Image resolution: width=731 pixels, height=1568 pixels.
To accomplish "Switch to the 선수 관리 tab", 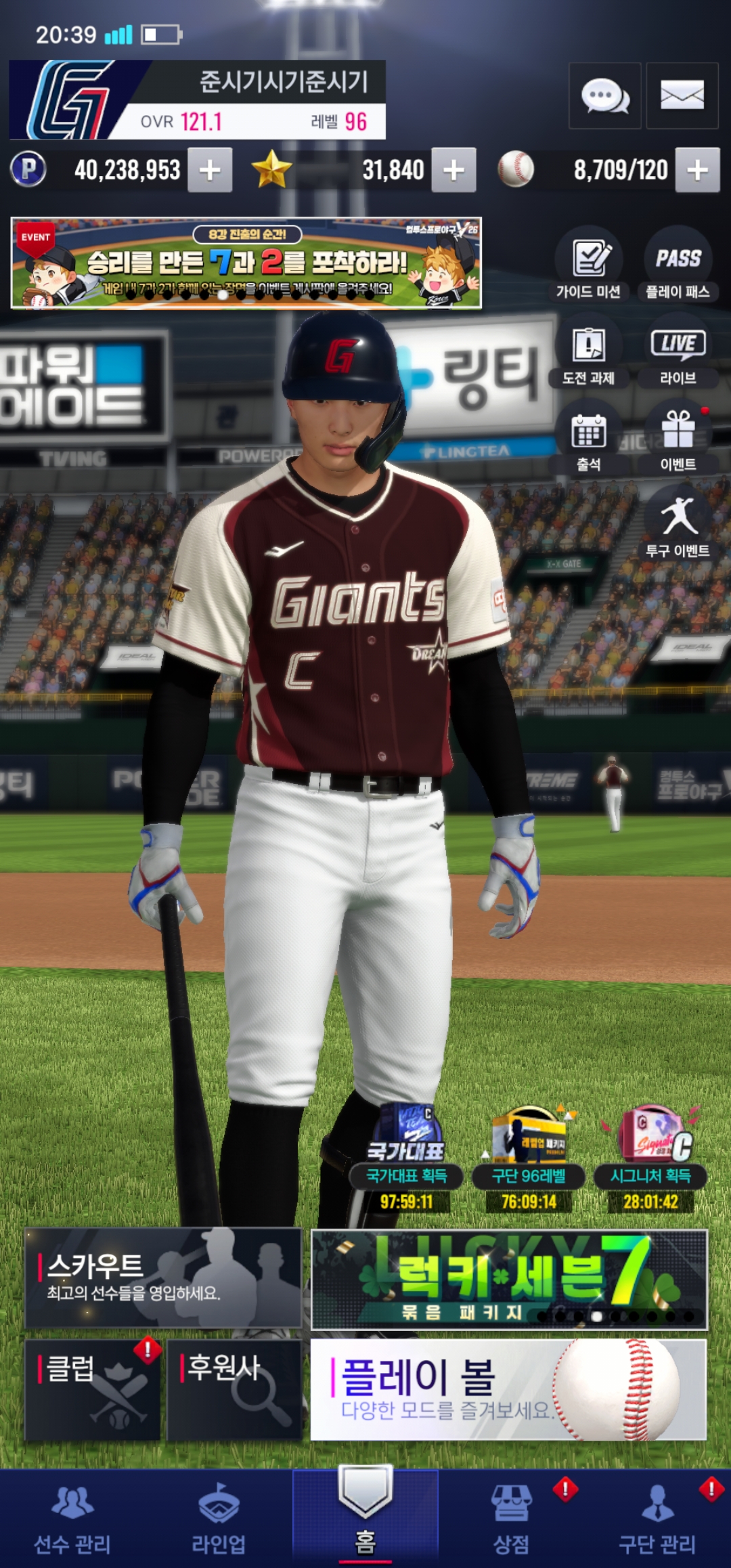I will point(72,1519).
